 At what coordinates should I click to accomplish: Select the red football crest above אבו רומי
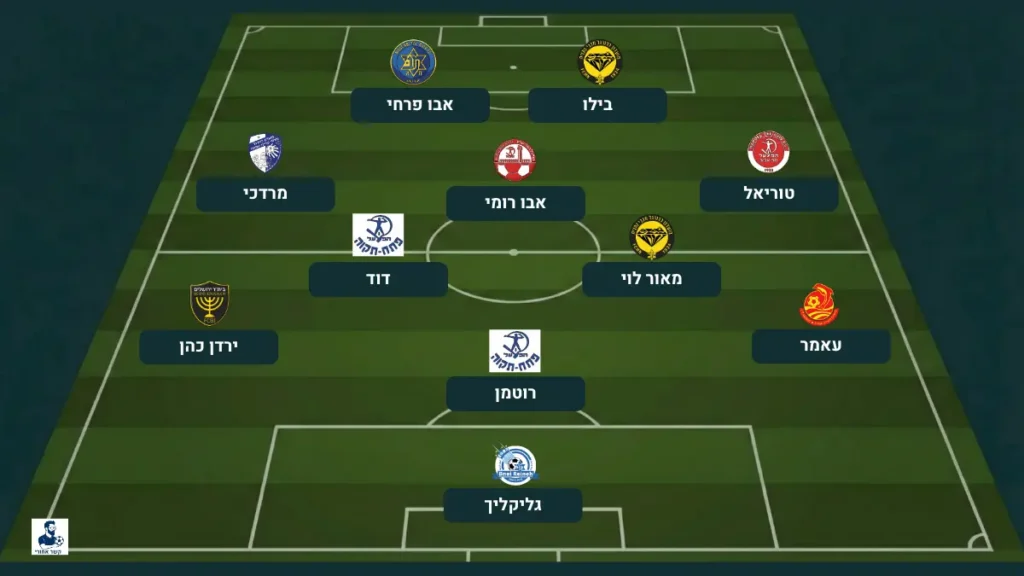point(514,160)
